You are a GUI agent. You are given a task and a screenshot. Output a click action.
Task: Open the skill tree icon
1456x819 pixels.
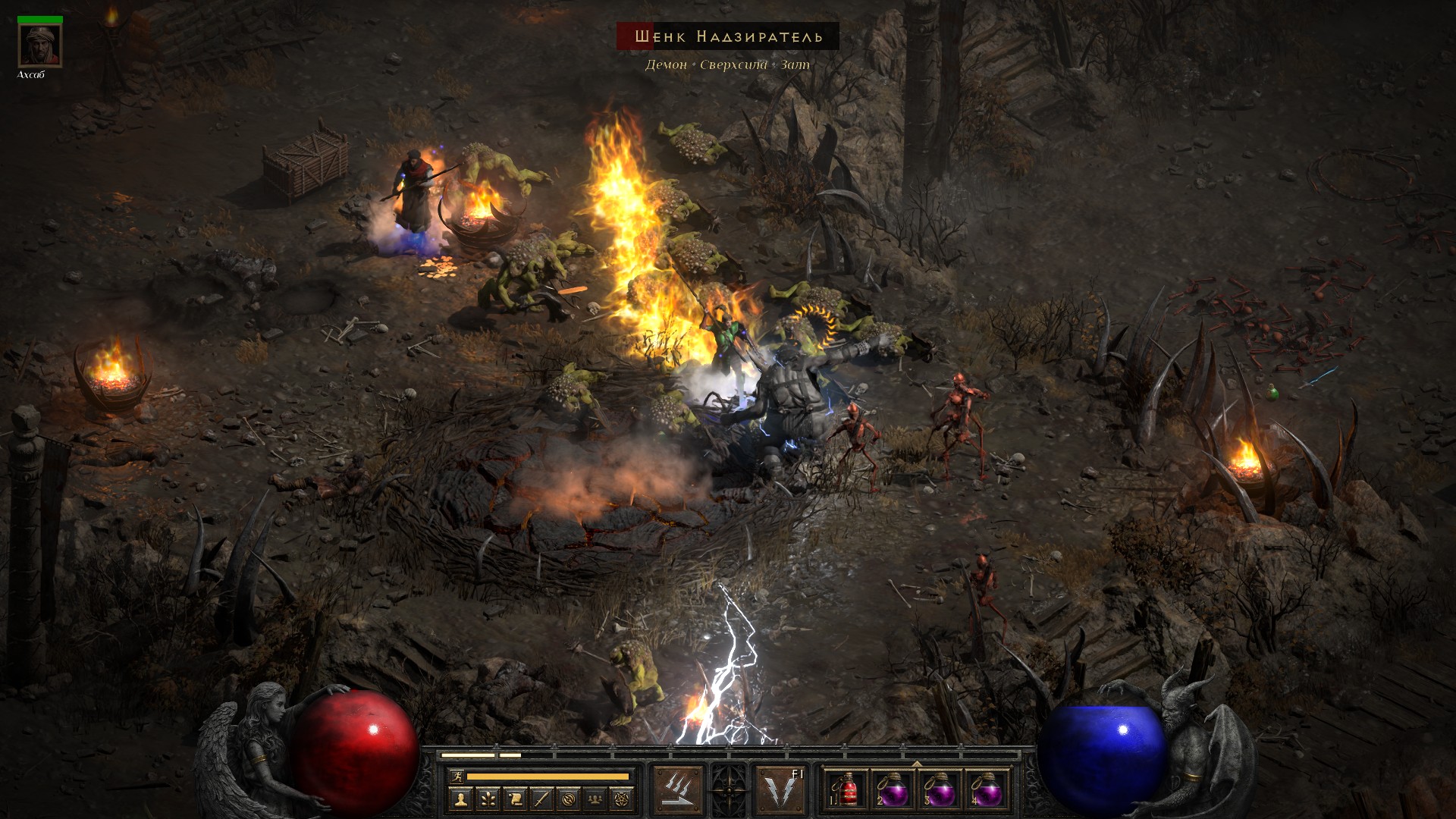pyautogui.click(x=487, y=799)
